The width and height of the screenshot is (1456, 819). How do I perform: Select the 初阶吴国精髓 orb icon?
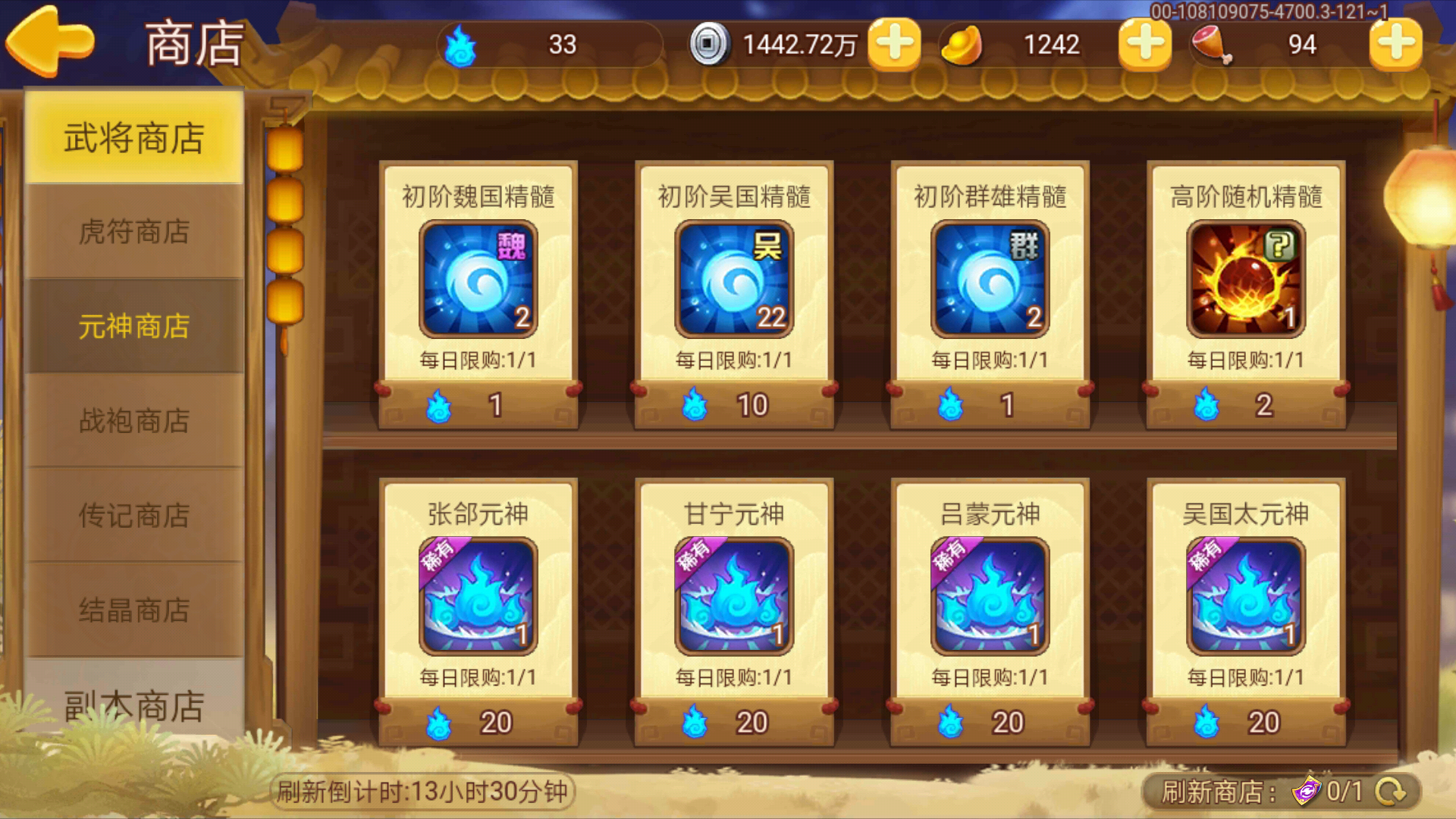click(x=733, y=278)
